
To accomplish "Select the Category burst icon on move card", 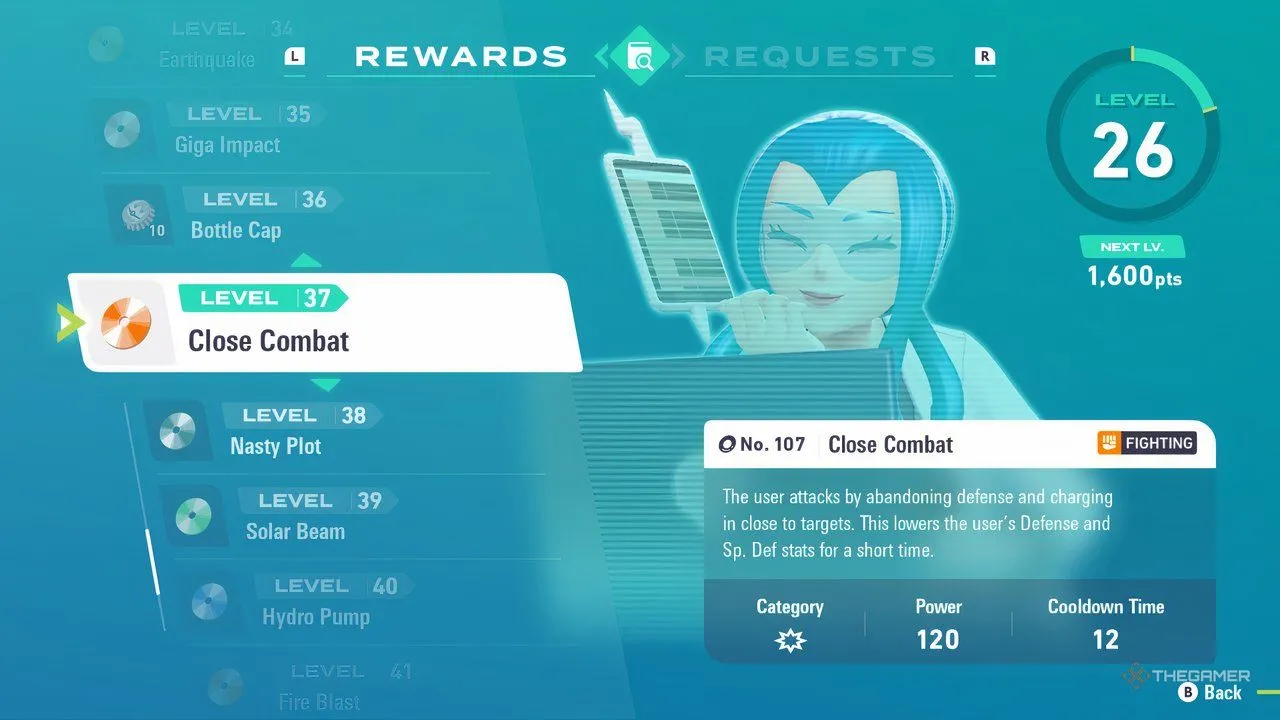I will click(790, 639).
